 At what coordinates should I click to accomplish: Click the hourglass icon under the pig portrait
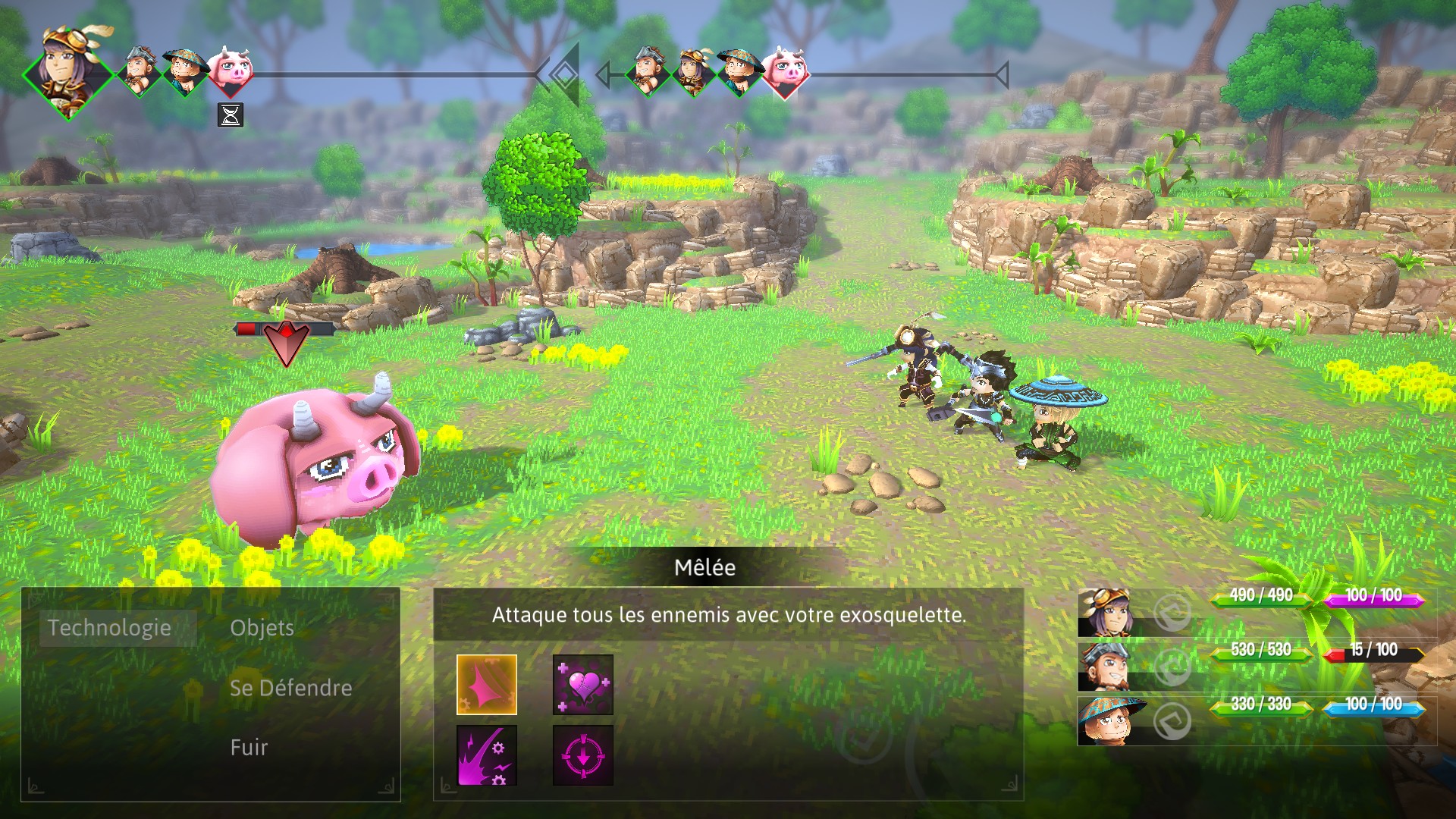click(231, 115)
